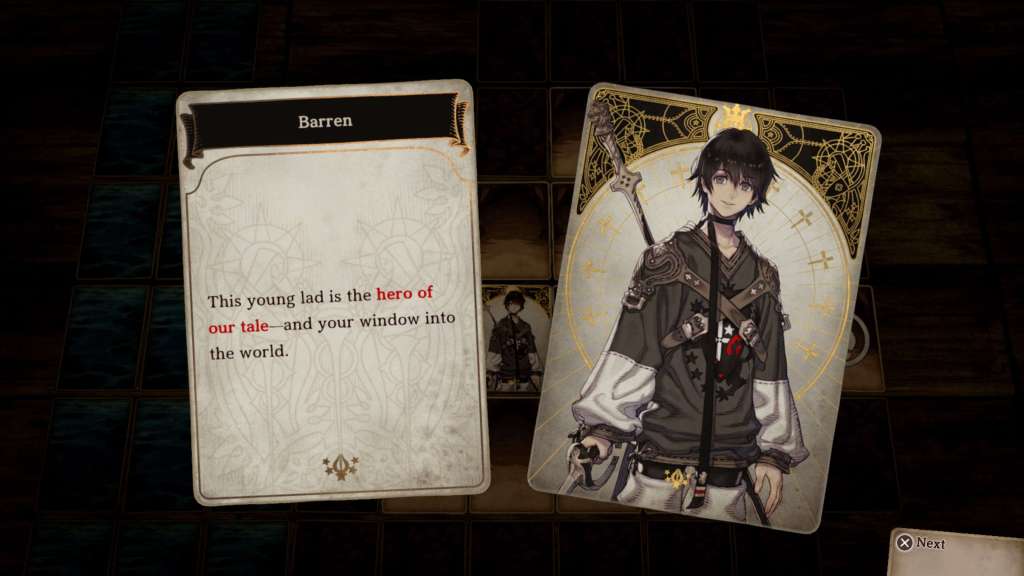This screenshot has width=1024, height=576.
Task: Advance the tutorial with the Next button
Action: click(921, 543)
